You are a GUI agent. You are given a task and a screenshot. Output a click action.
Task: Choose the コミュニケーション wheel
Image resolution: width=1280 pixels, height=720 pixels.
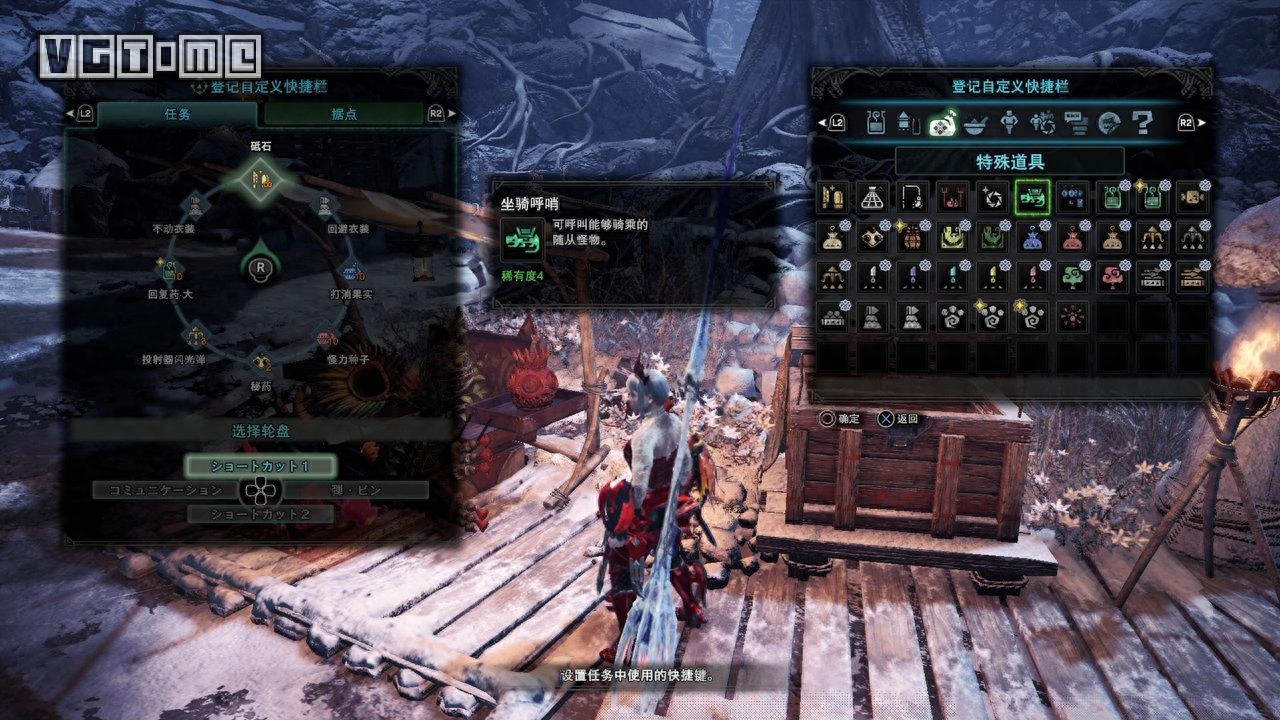pyautogui.click(x=164, y=490)
